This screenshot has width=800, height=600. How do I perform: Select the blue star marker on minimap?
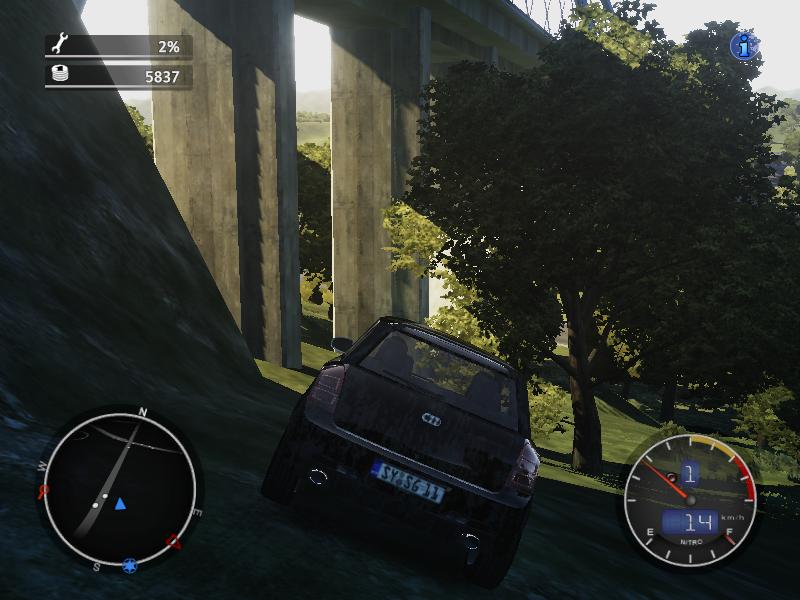click(x=130, y=566)
